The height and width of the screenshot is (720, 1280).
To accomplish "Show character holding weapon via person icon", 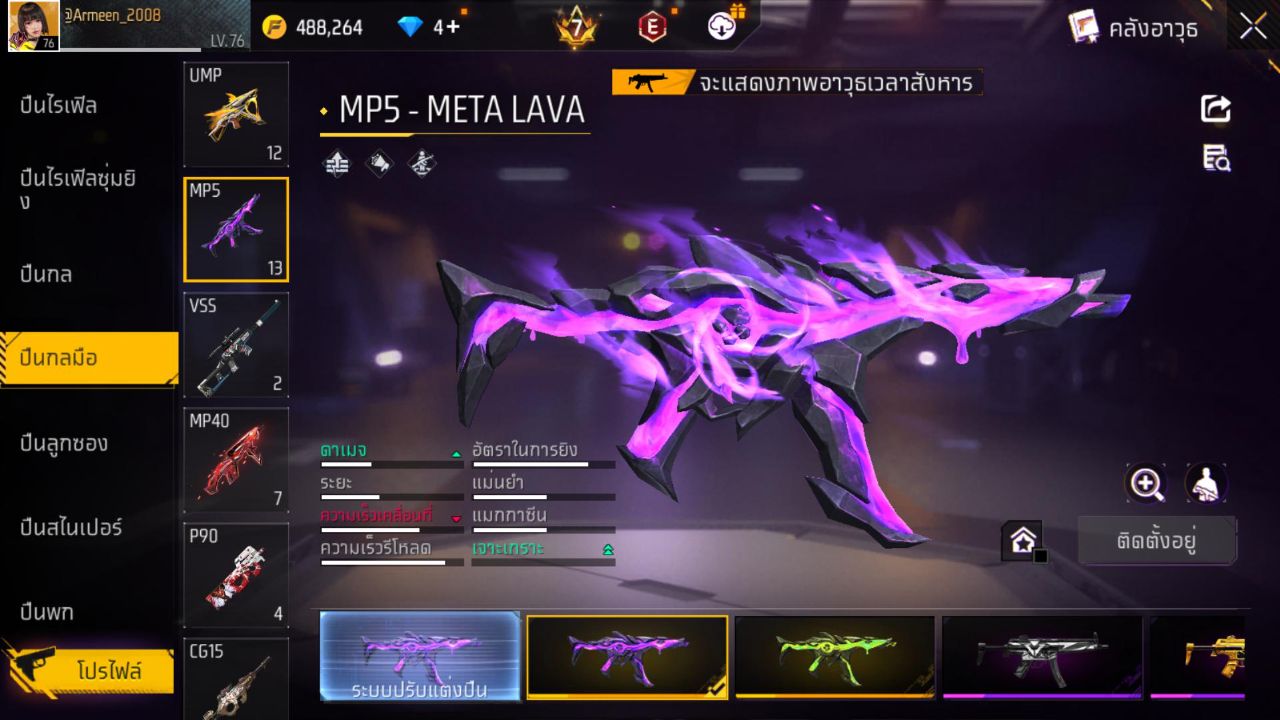I will (1205, 484).
